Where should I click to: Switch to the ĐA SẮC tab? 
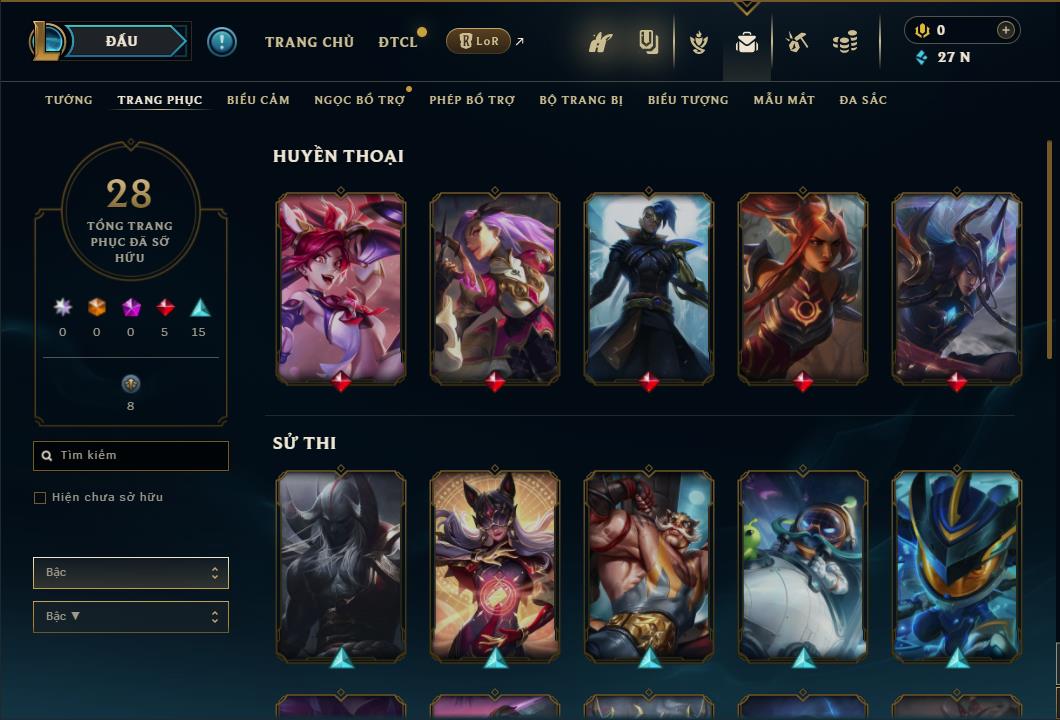pos(863,100)
